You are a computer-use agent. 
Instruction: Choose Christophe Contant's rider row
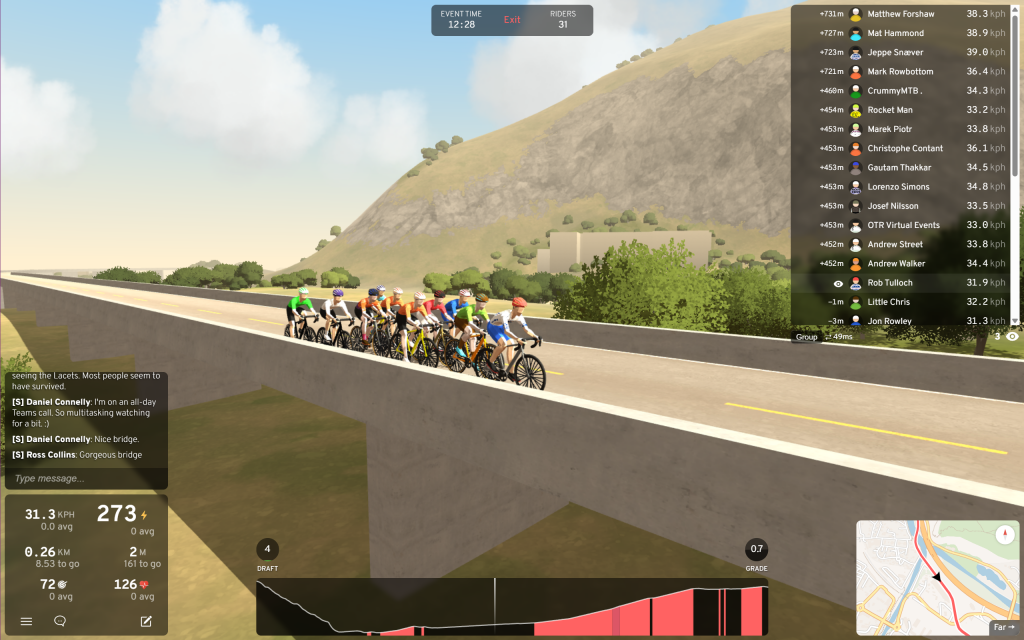(x=904, y=148)
